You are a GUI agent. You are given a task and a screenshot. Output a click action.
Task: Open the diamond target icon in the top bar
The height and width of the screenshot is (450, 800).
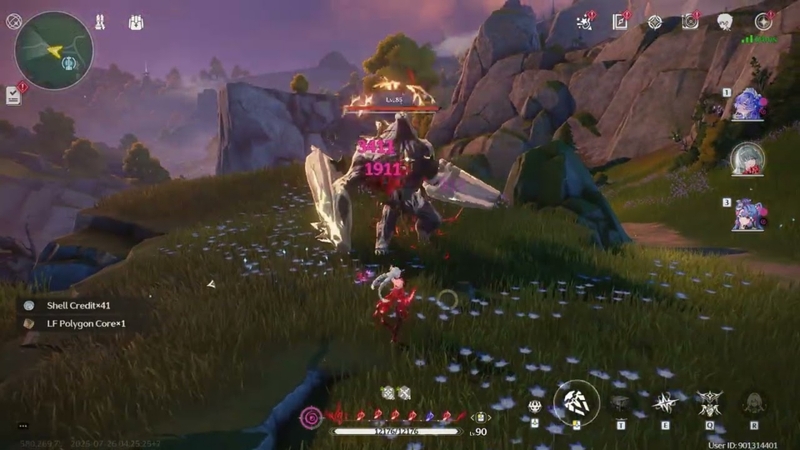pyautogui.click(x=654, y=21)
